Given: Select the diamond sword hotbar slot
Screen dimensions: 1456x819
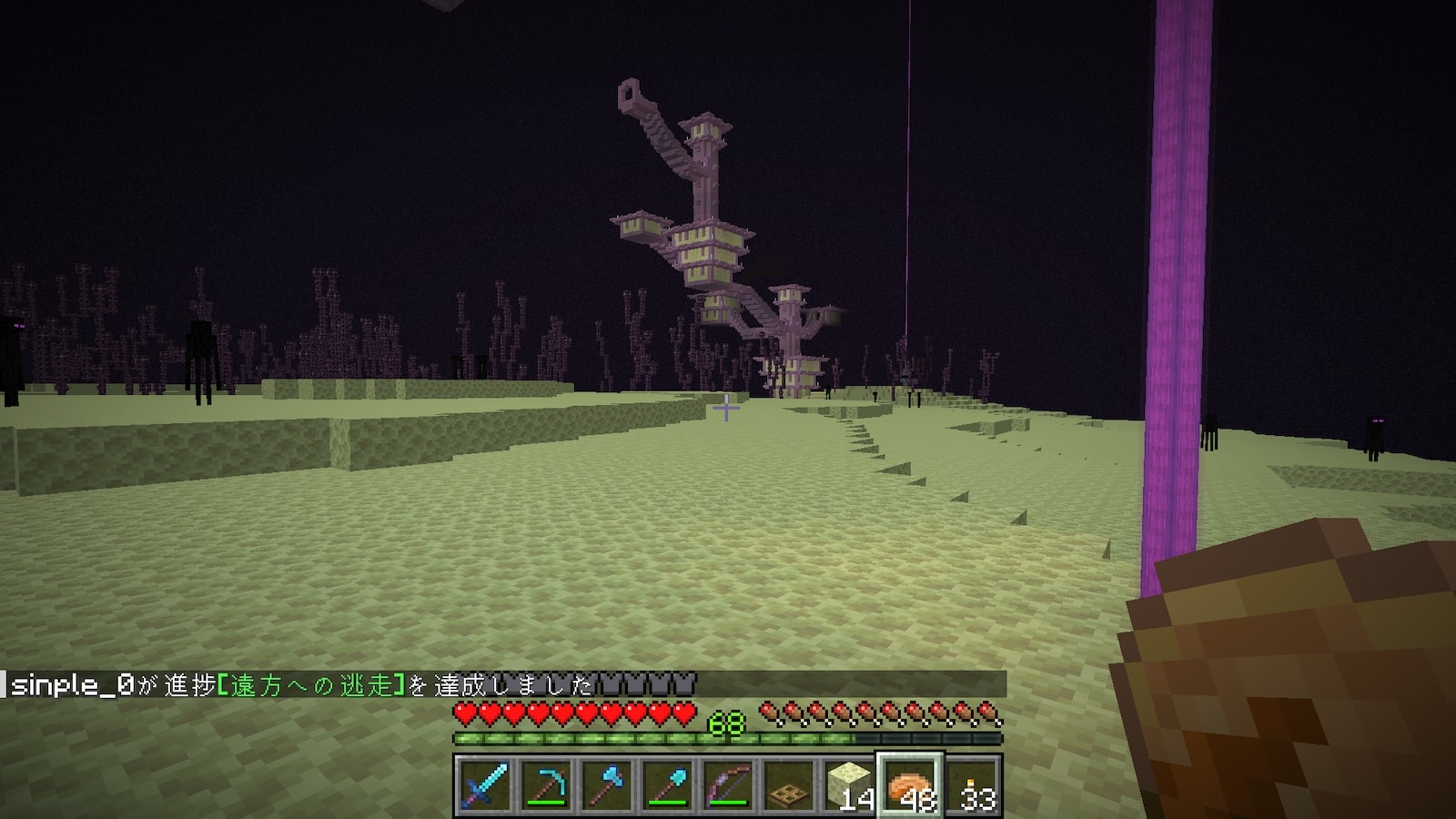Looking at the screenshot, I should [485, 785].
